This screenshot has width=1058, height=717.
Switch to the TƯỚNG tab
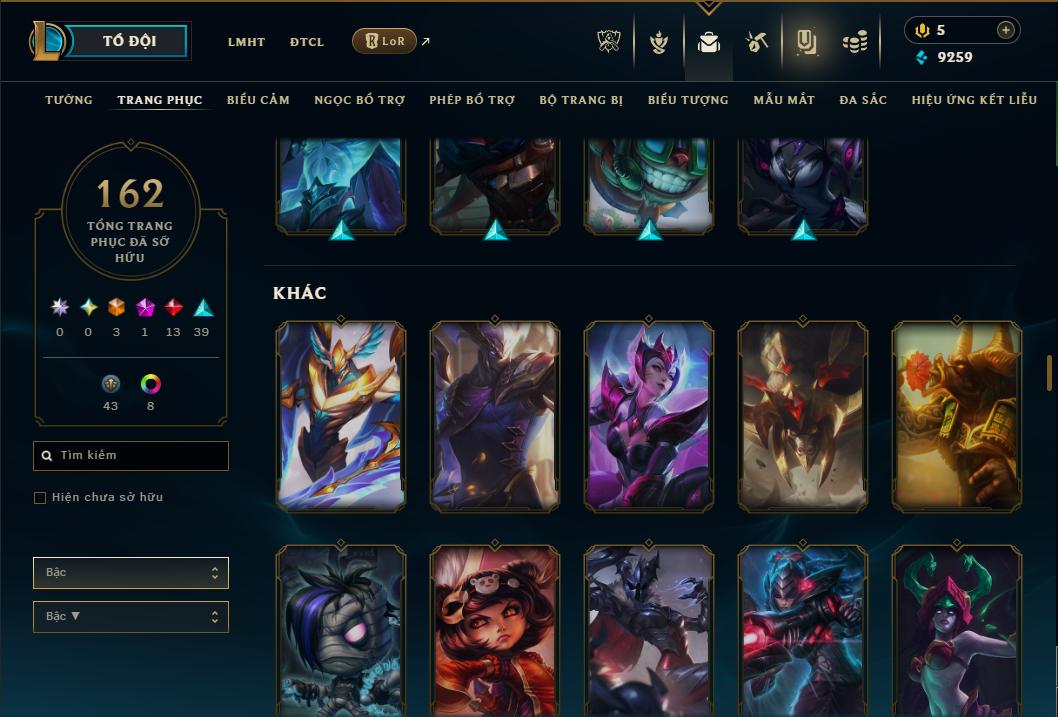point(69,100)
